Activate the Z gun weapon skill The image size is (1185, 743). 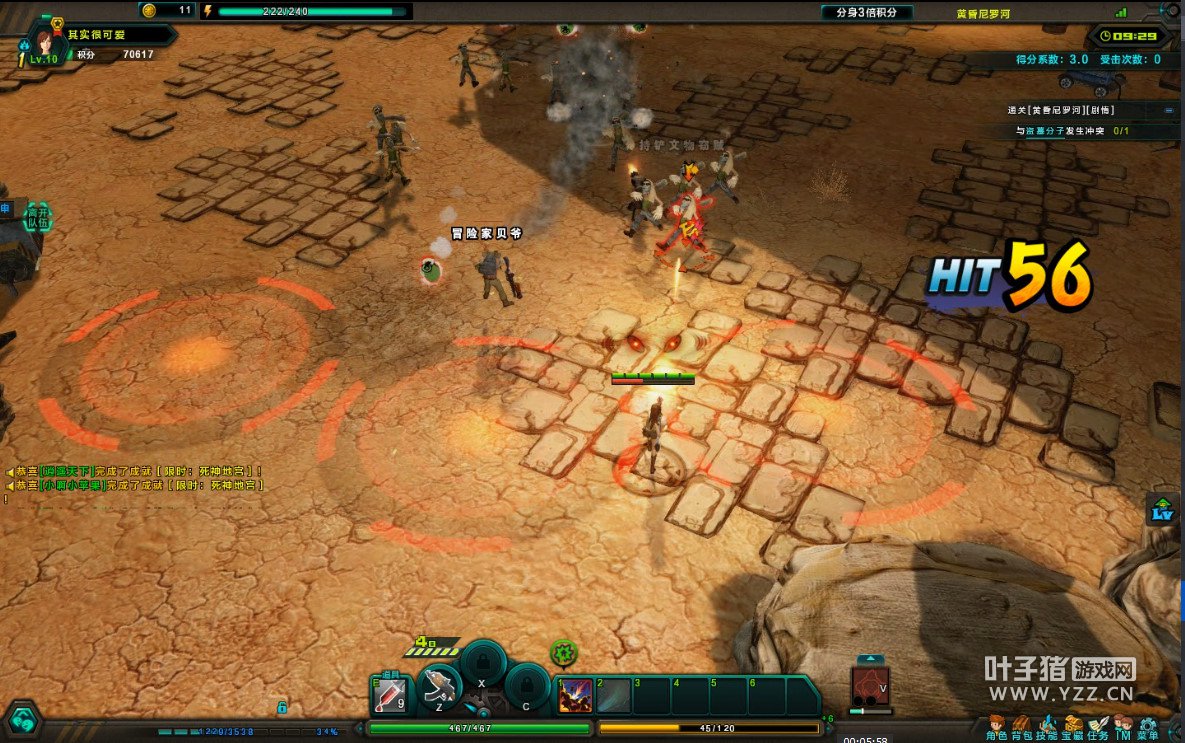(x=439, y=686)
